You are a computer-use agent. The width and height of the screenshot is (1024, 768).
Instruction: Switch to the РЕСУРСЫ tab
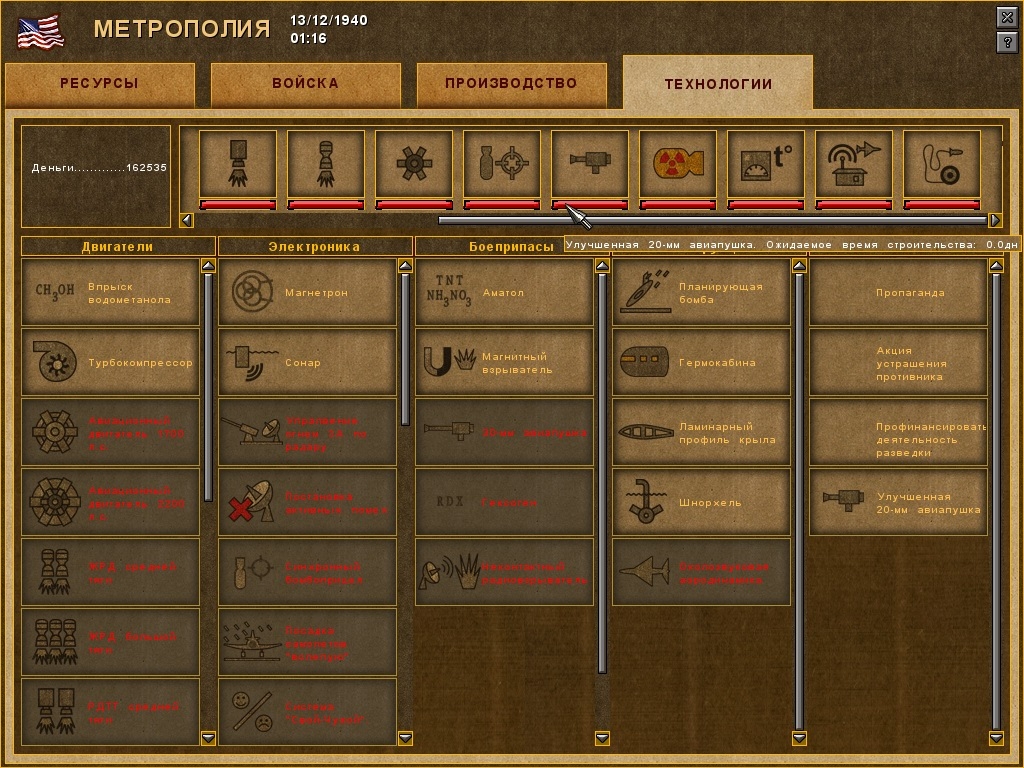(x=99, y=84)
